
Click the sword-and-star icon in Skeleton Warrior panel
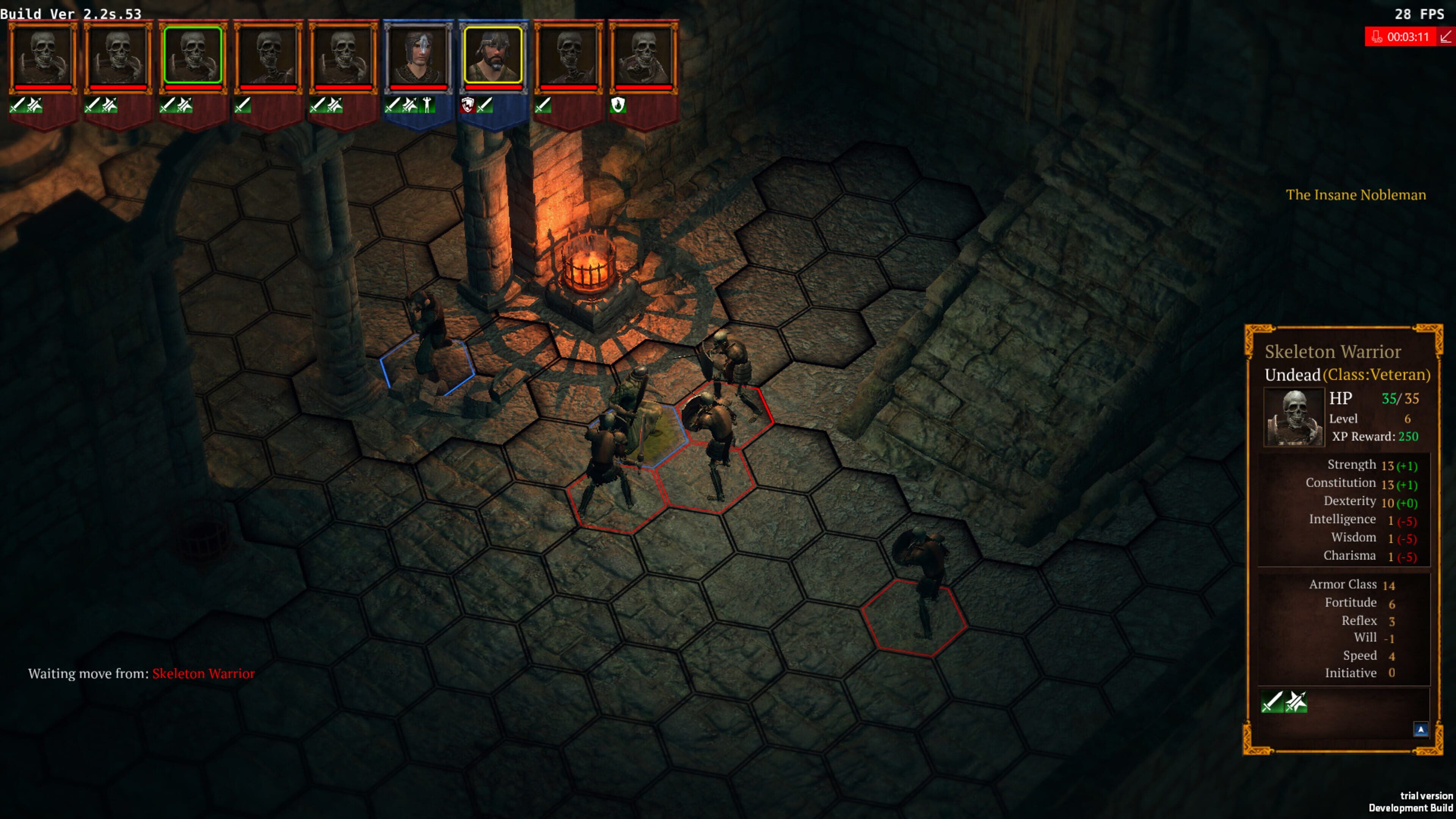click(x=1296, y=702)
